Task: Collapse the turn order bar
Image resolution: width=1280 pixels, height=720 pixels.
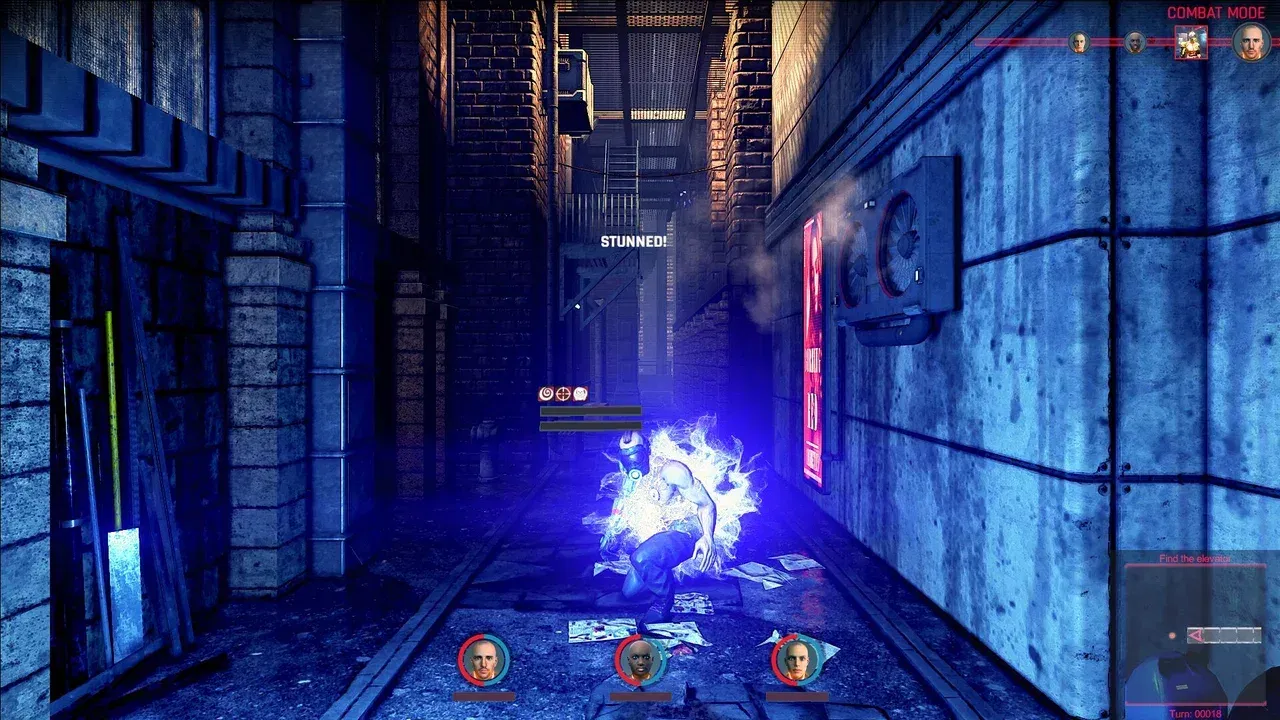Action: [x=1160, y=43]
